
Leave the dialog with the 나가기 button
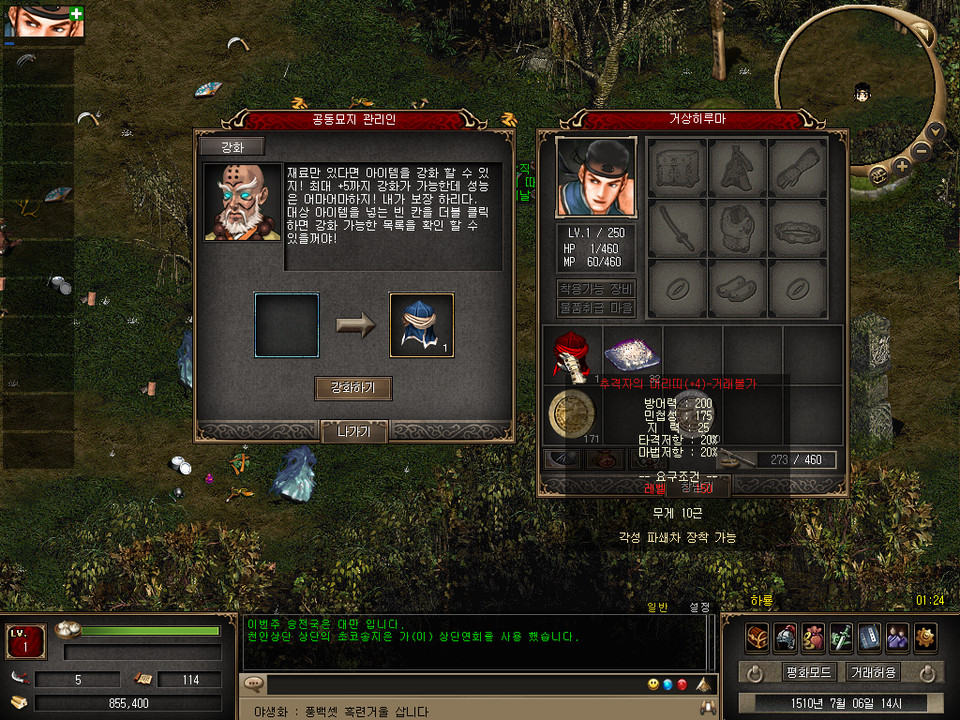click(353, 432)
